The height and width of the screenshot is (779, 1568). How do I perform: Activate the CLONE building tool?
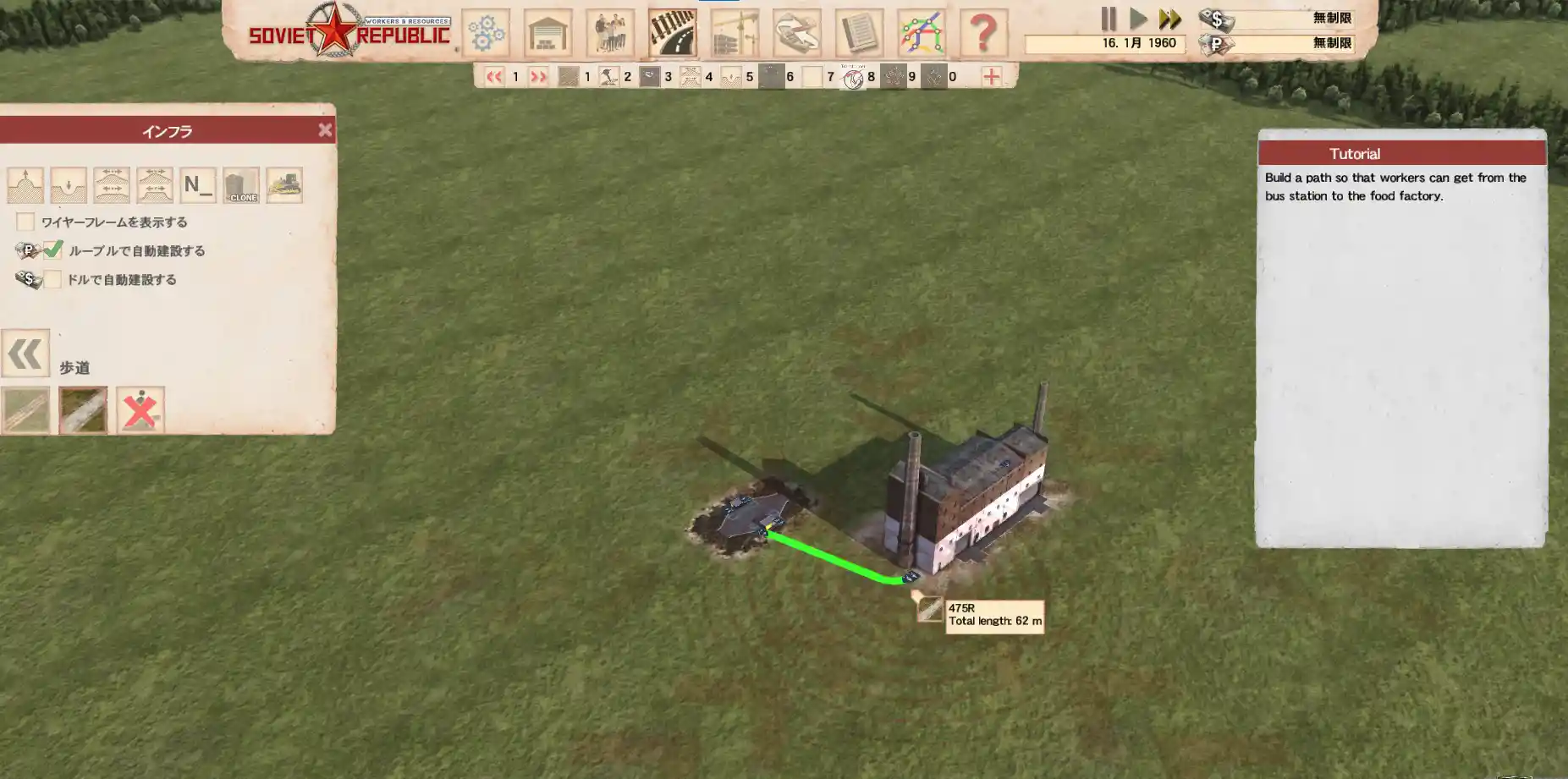(x=241, y=185)
